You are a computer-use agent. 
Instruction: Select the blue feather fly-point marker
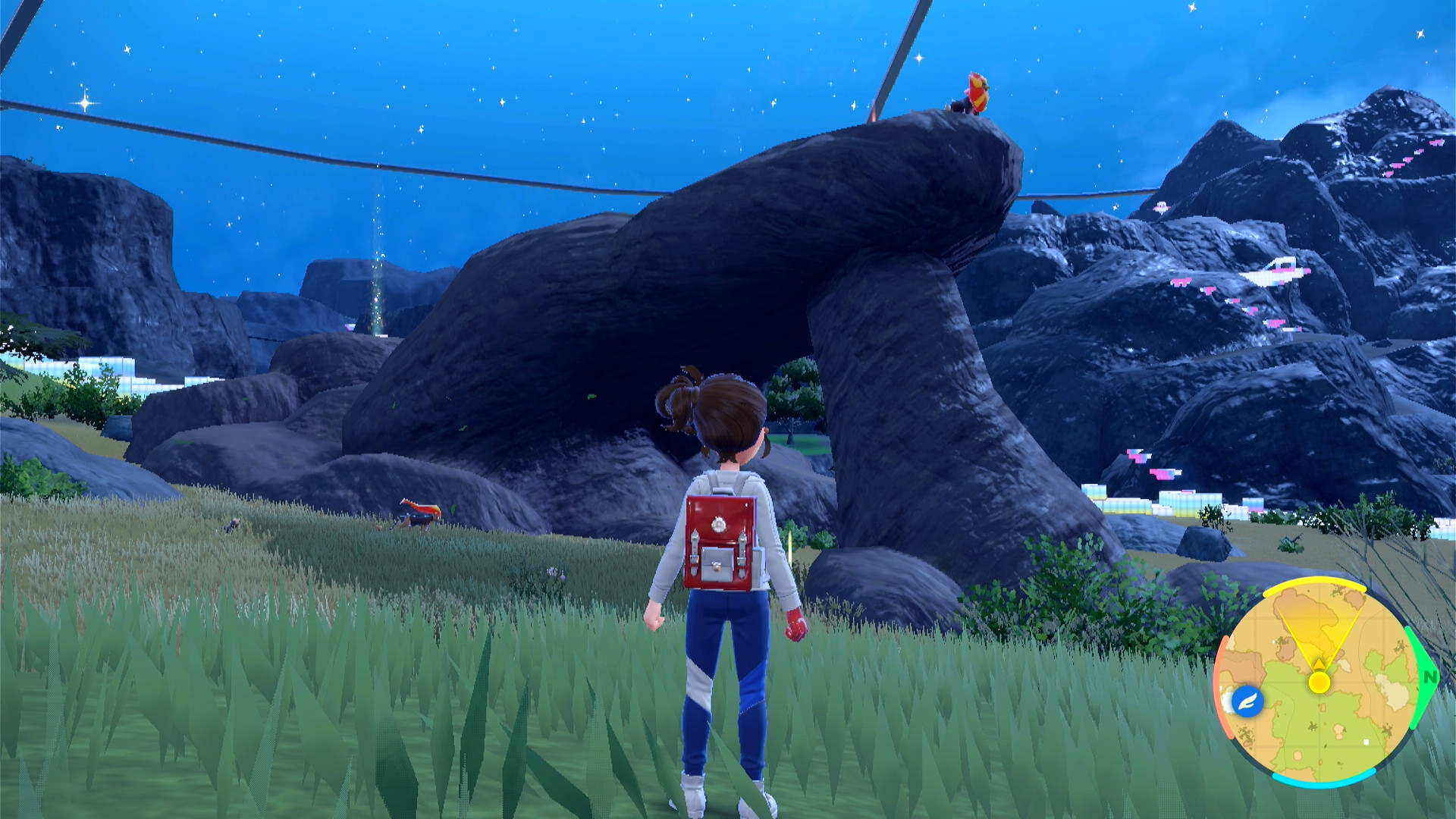[1247, 701]
